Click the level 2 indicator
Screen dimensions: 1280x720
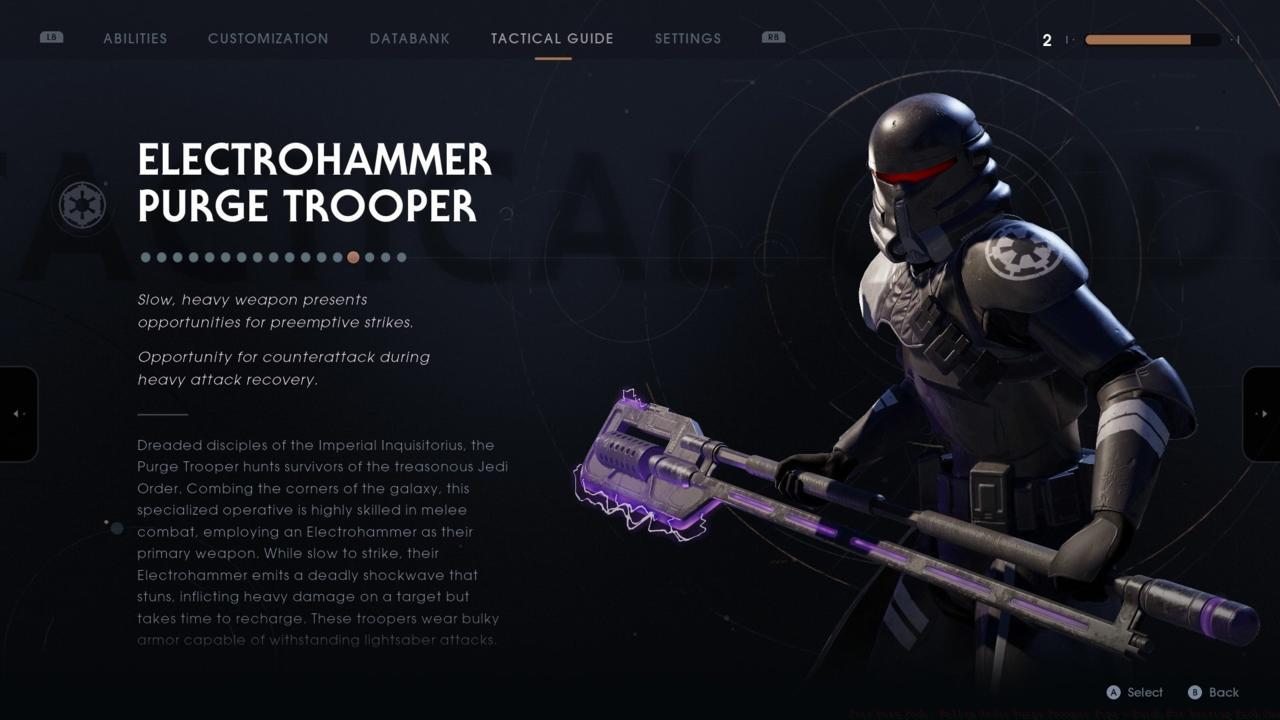point(1047,40)
